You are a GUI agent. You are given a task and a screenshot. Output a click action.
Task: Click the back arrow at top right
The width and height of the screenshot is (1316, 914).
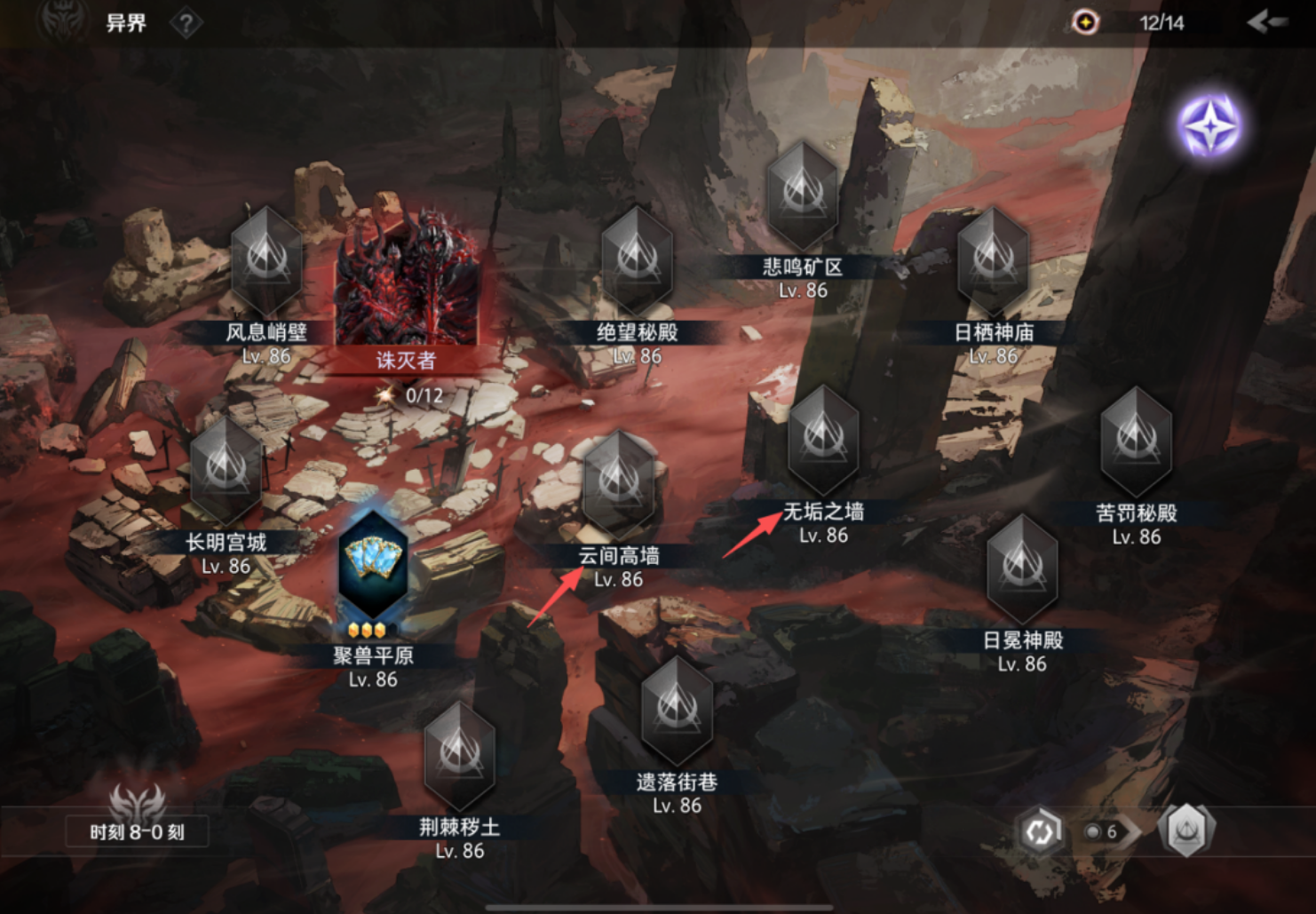click(x=1270, y=24)
